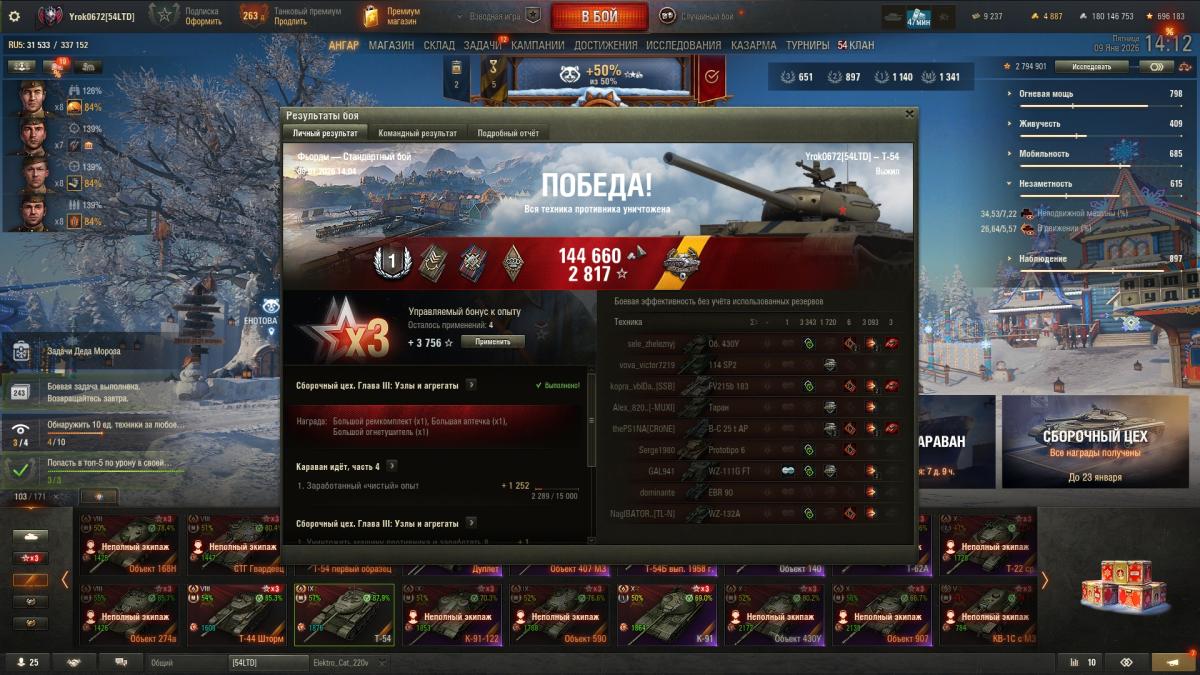
Task: Switch to the Командный результат tab
Action: (x=417, y=133)
